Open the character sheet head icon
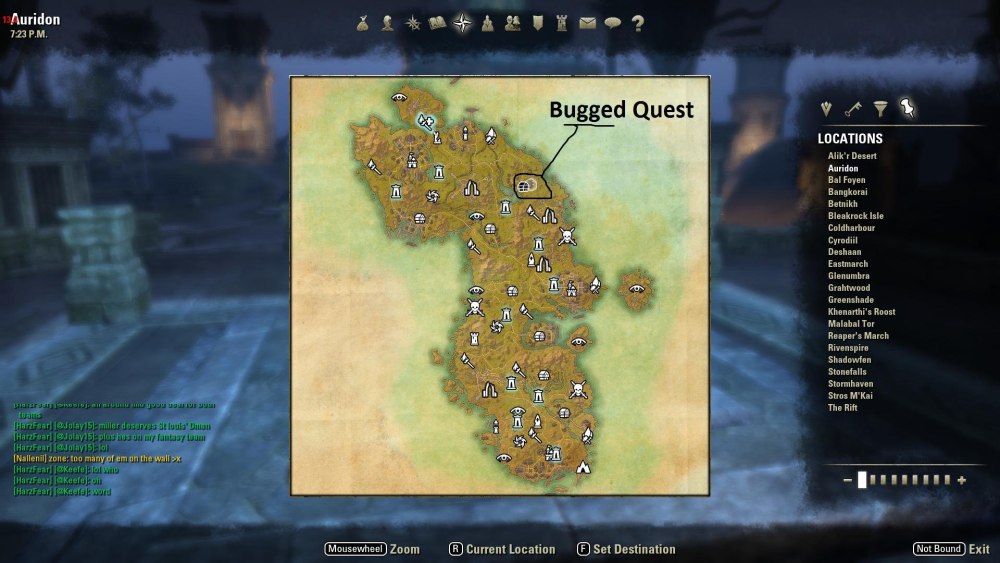Viewport: 1000px width, 563px height. click(x=388, y=24)
